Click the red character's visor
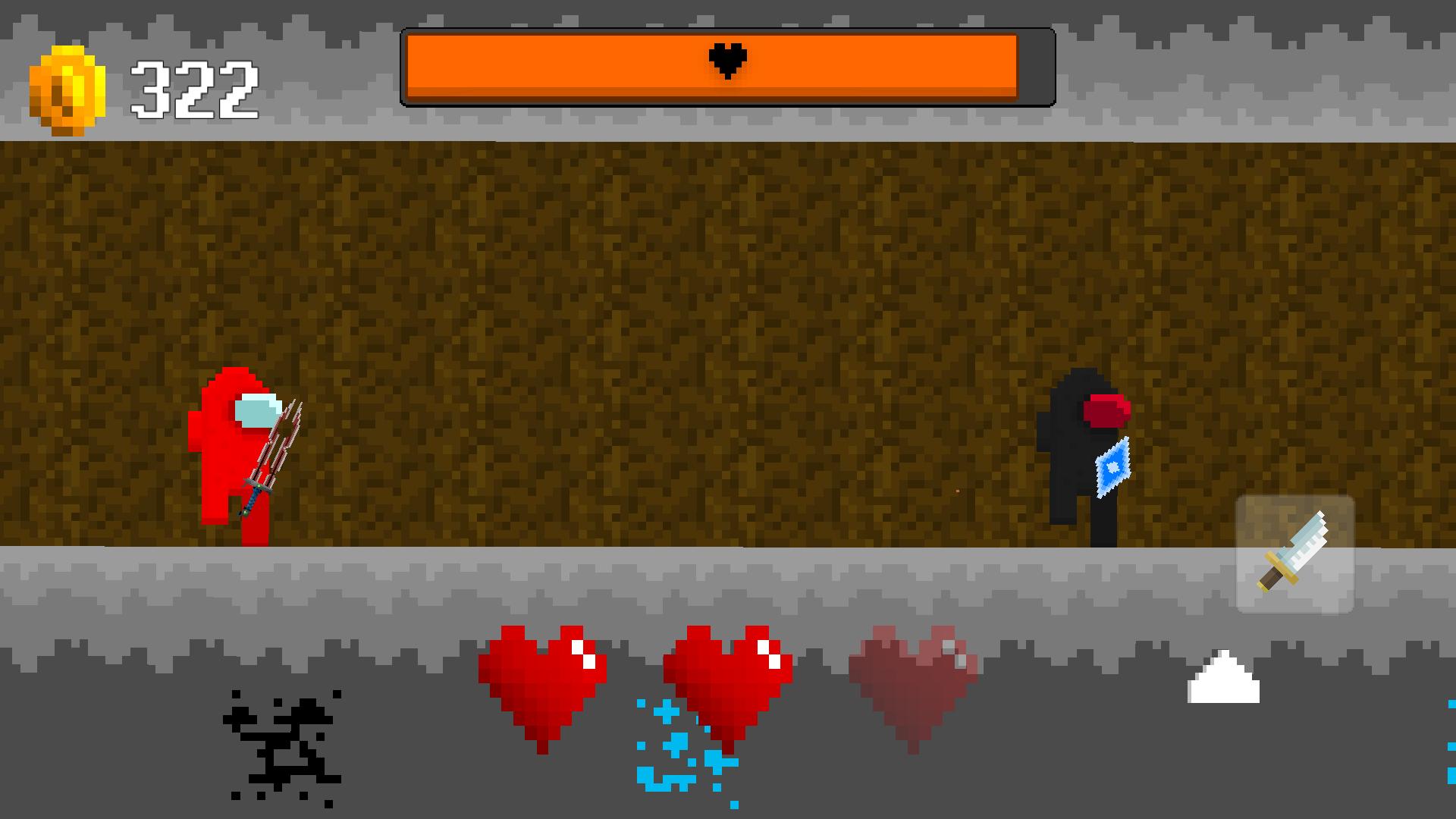 point(259,409)
